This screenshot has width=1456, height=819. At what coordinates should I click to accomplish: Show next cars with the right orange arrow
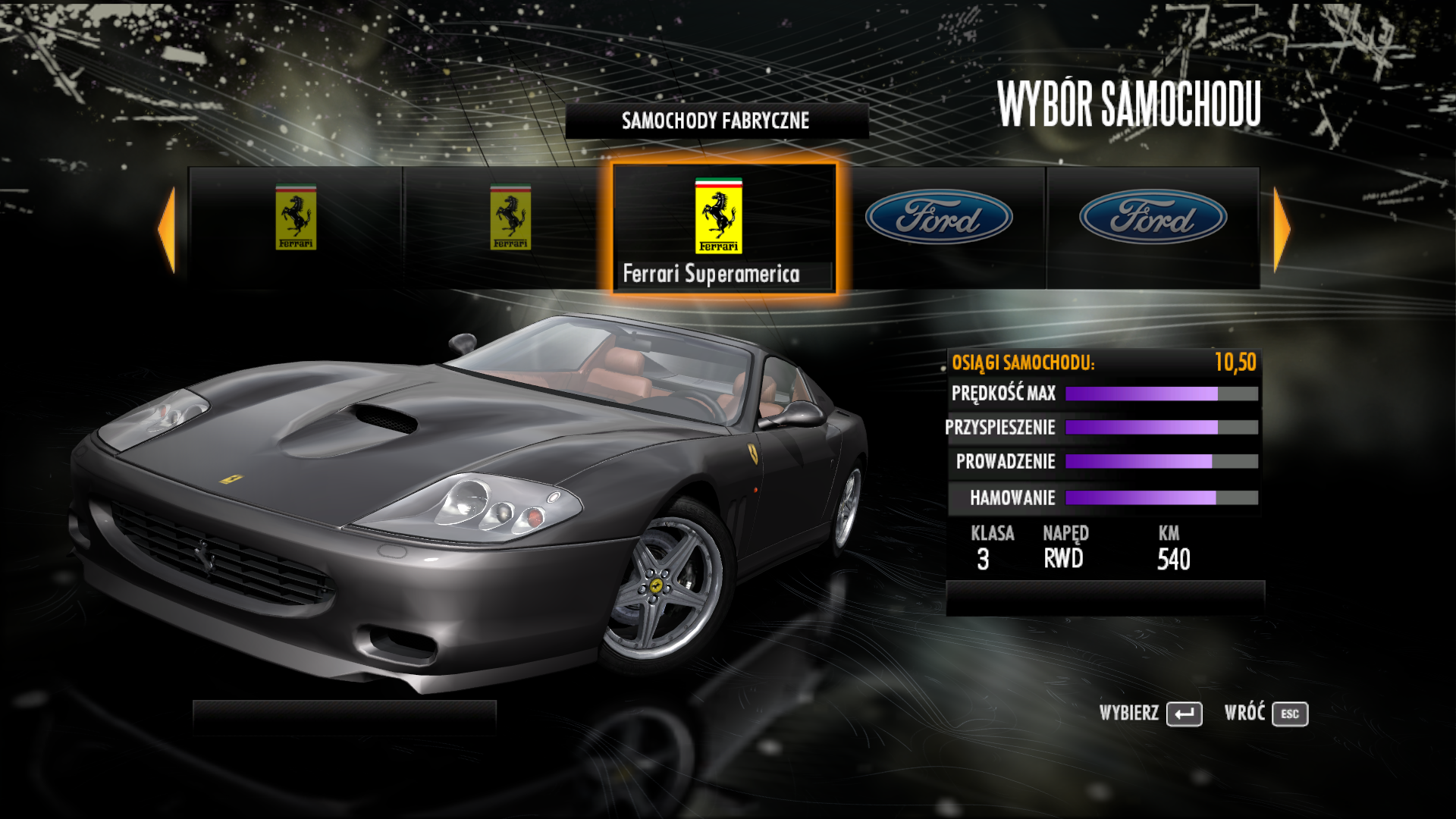pyautogui.click(x=1281, y=228)
